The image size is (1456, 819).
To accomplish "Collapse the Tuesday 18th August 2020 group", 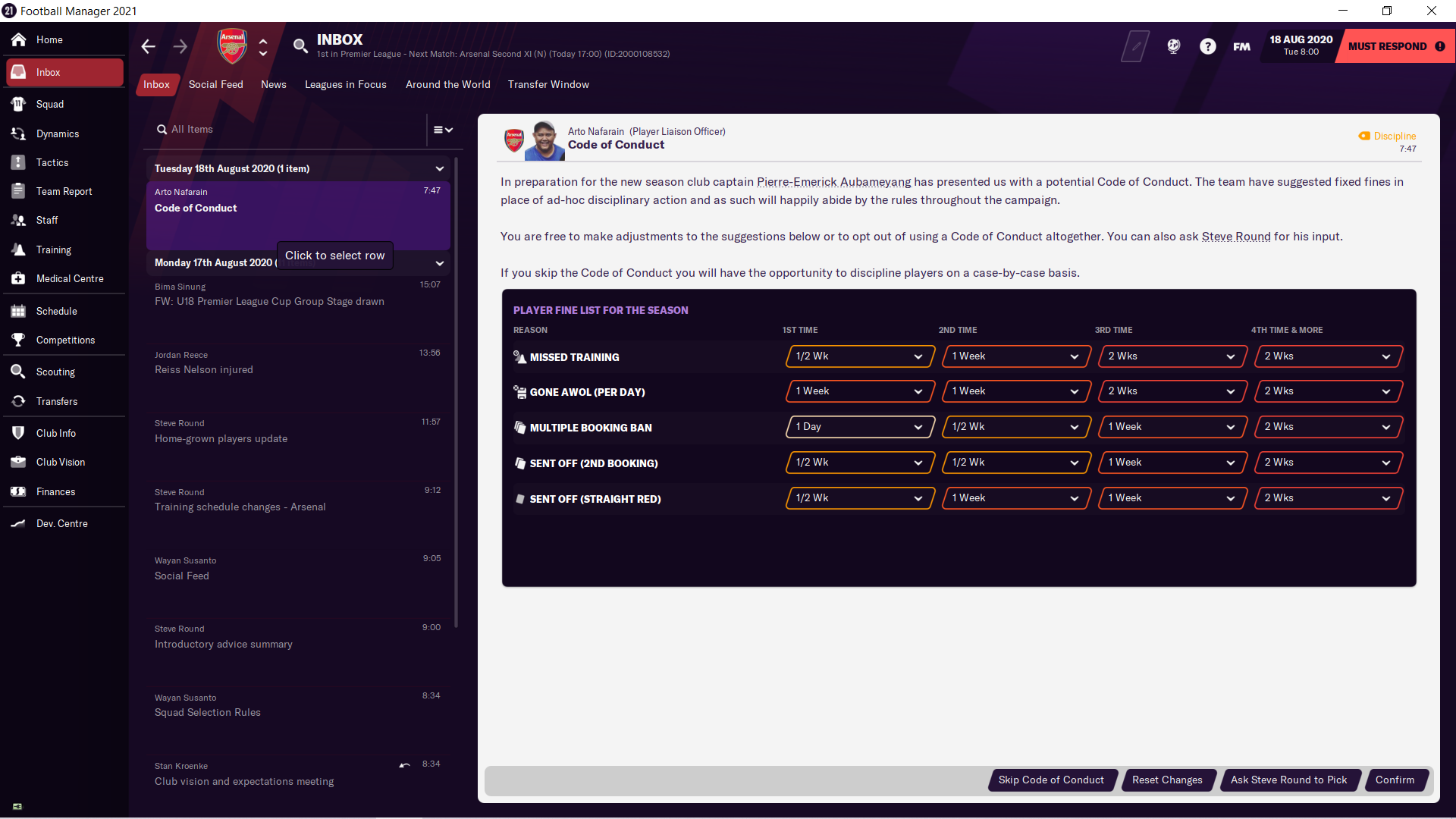I will tap(439, 168).
